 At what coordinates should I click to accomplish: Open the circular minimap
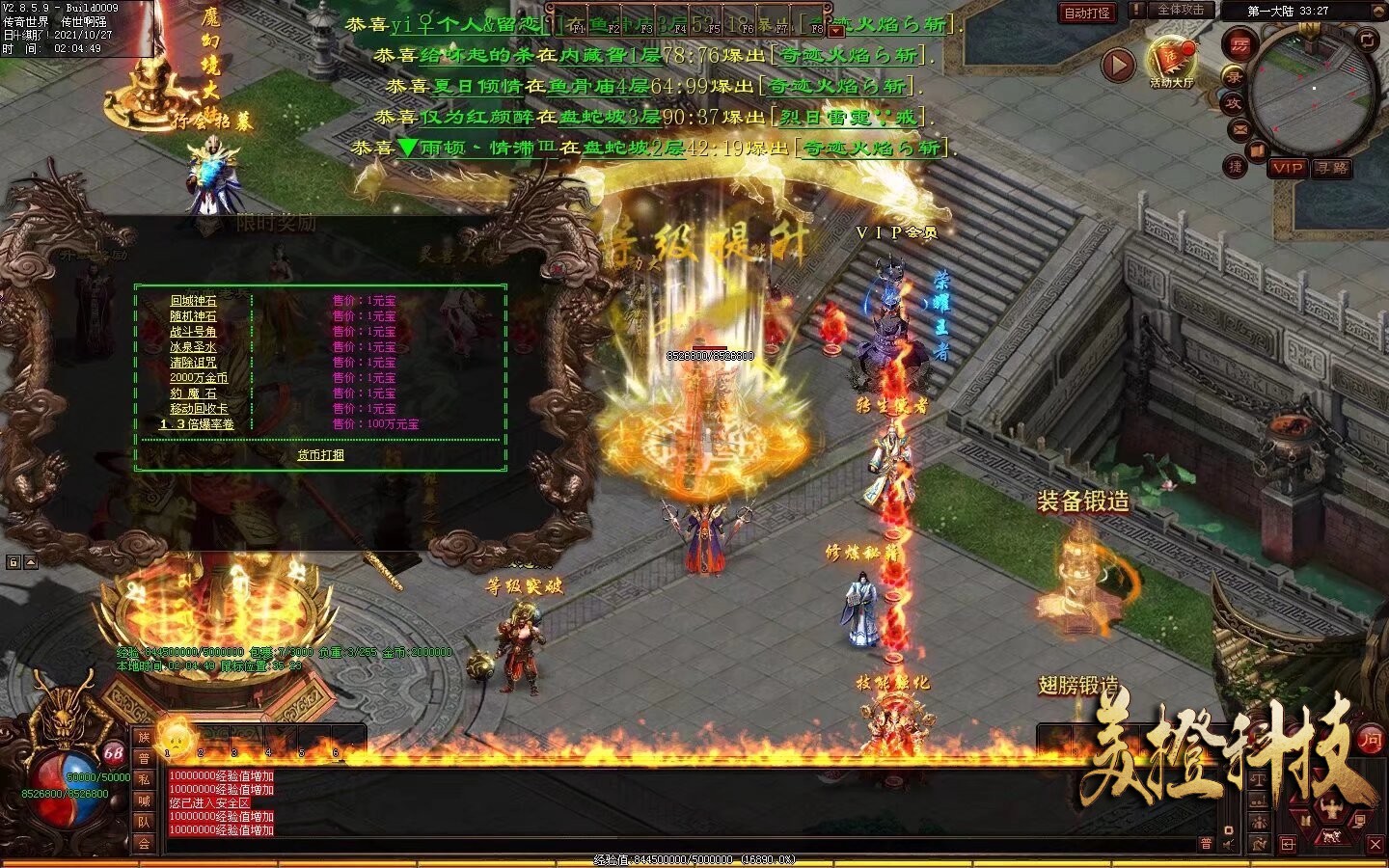pyautogui.click(x=1313, y=90)
